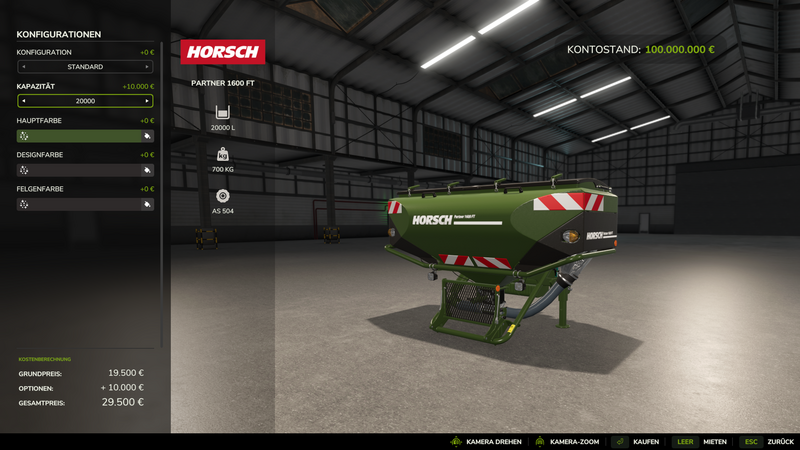
Task: Increase Kapazität with the right arrow
Action: [148, 101]
